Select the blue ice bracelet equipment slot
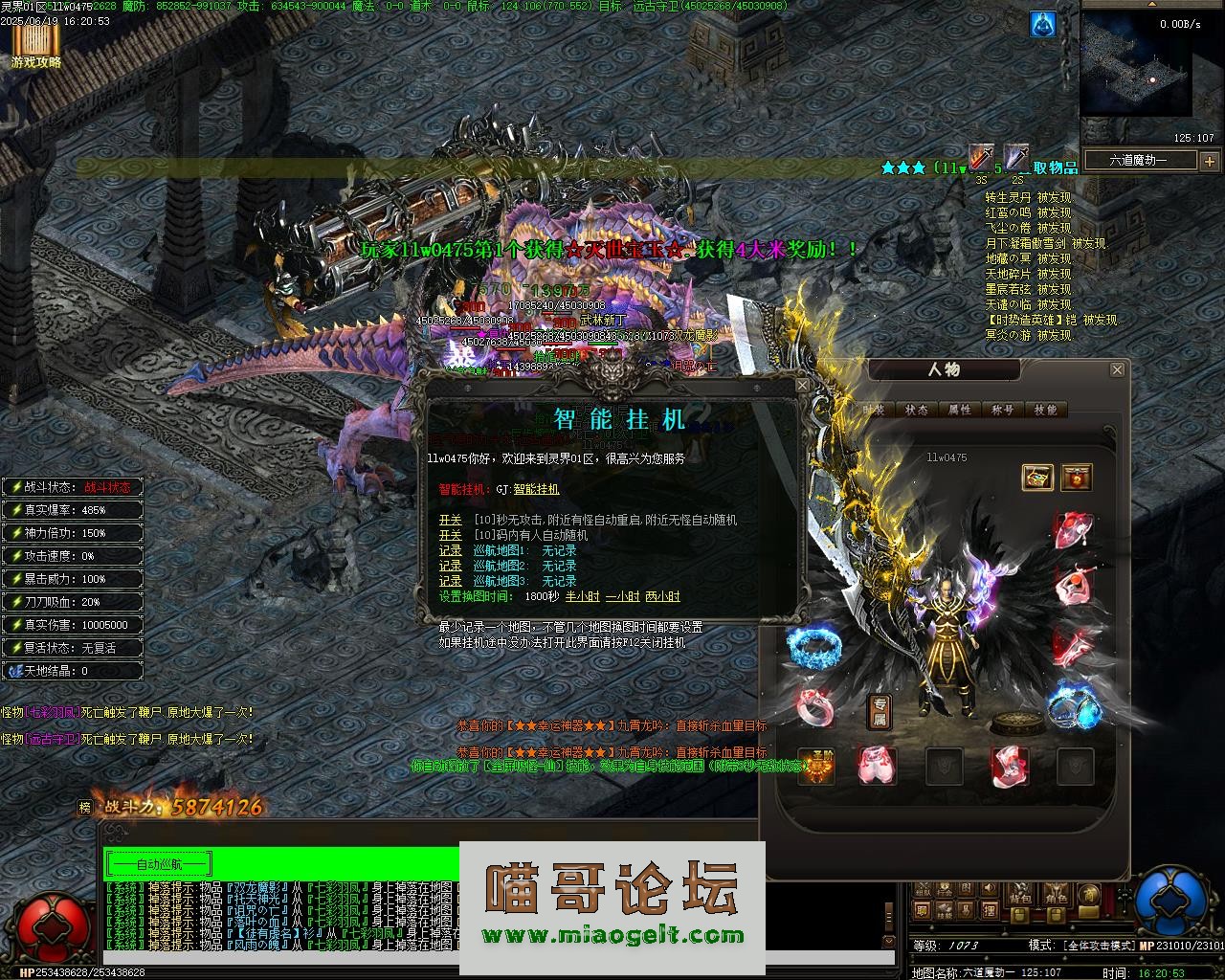This screenshot has height=980, width=1225. [x=813, y=647]
